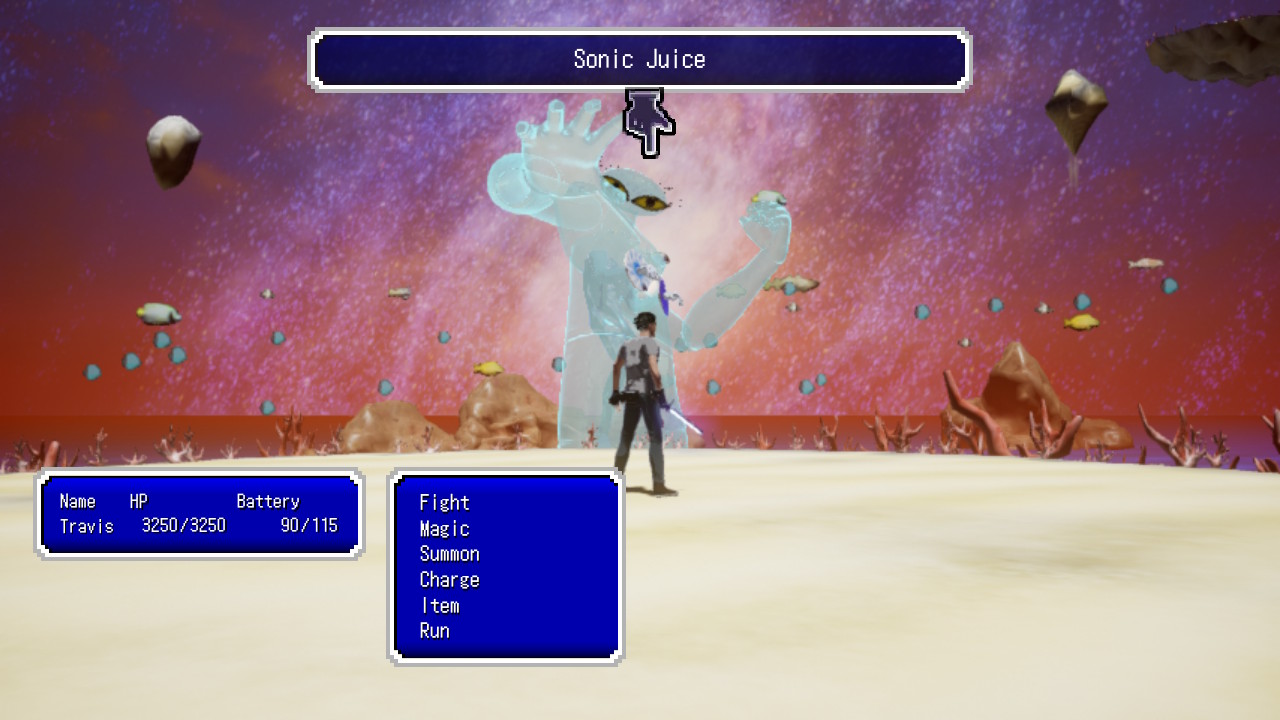Click the Travis label in the status window
The height and width of the screenshot is (720, 1280).
(85, 527)
